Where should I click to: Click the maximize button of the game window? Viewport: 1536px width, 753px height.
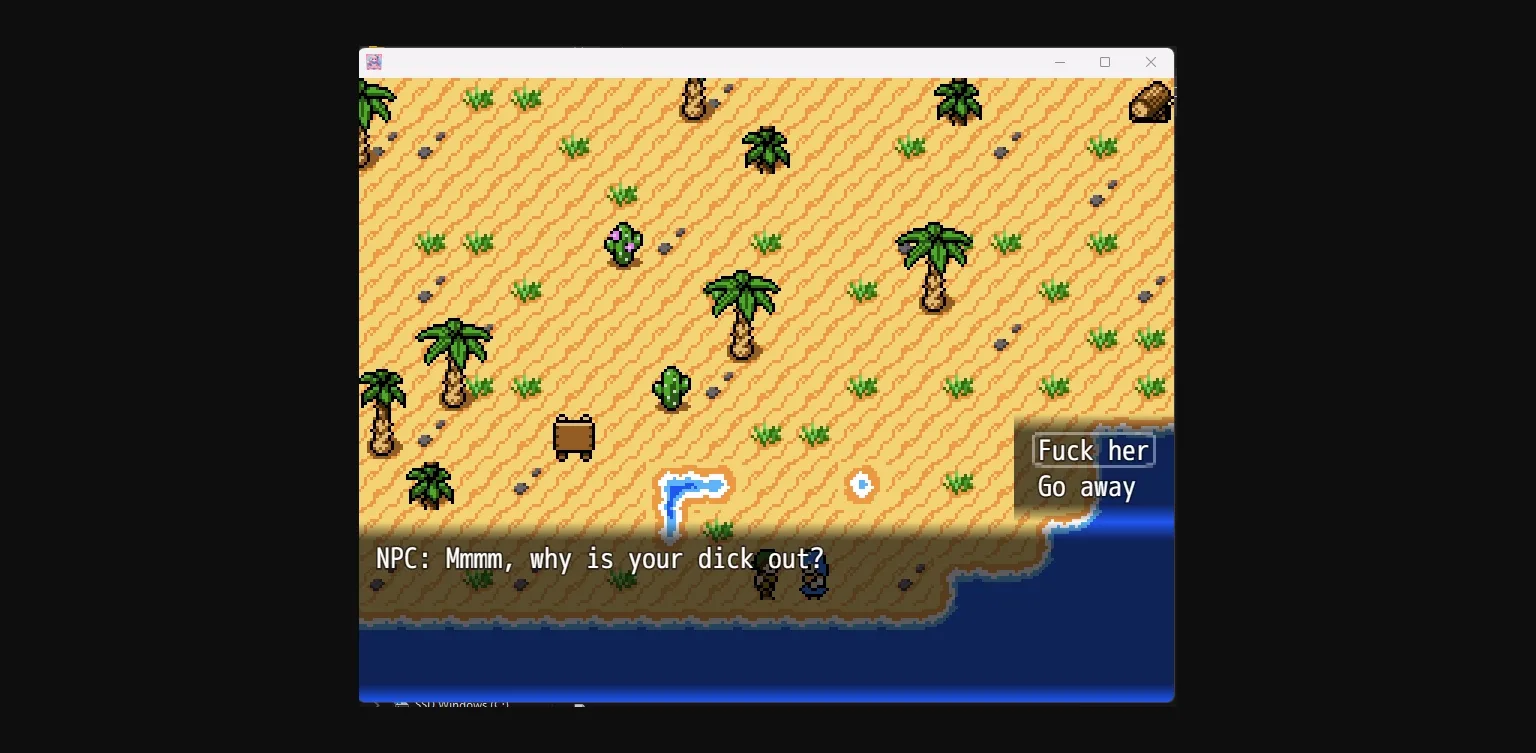1105,62
